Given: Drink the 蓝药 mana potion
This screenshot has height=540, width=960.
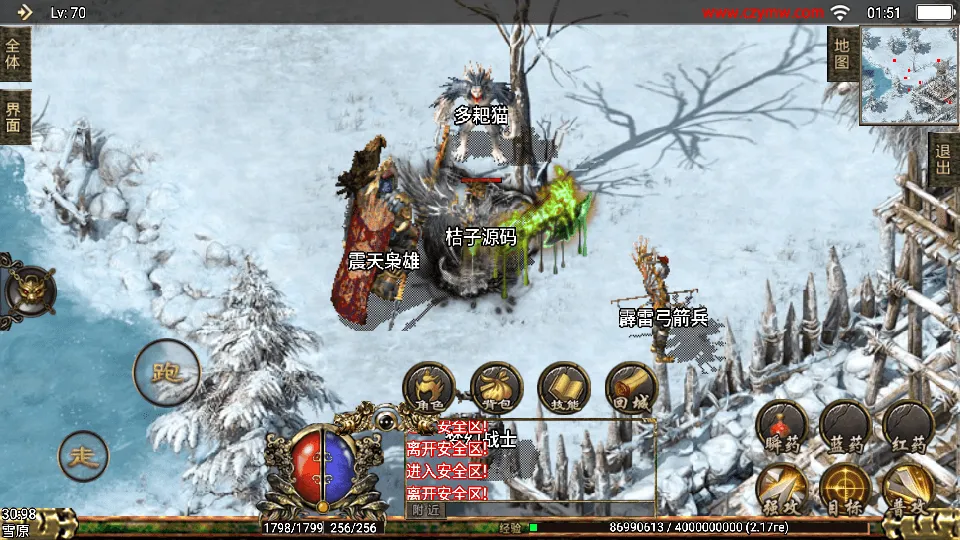Looking at the screenshot, I should click(845, 426).
